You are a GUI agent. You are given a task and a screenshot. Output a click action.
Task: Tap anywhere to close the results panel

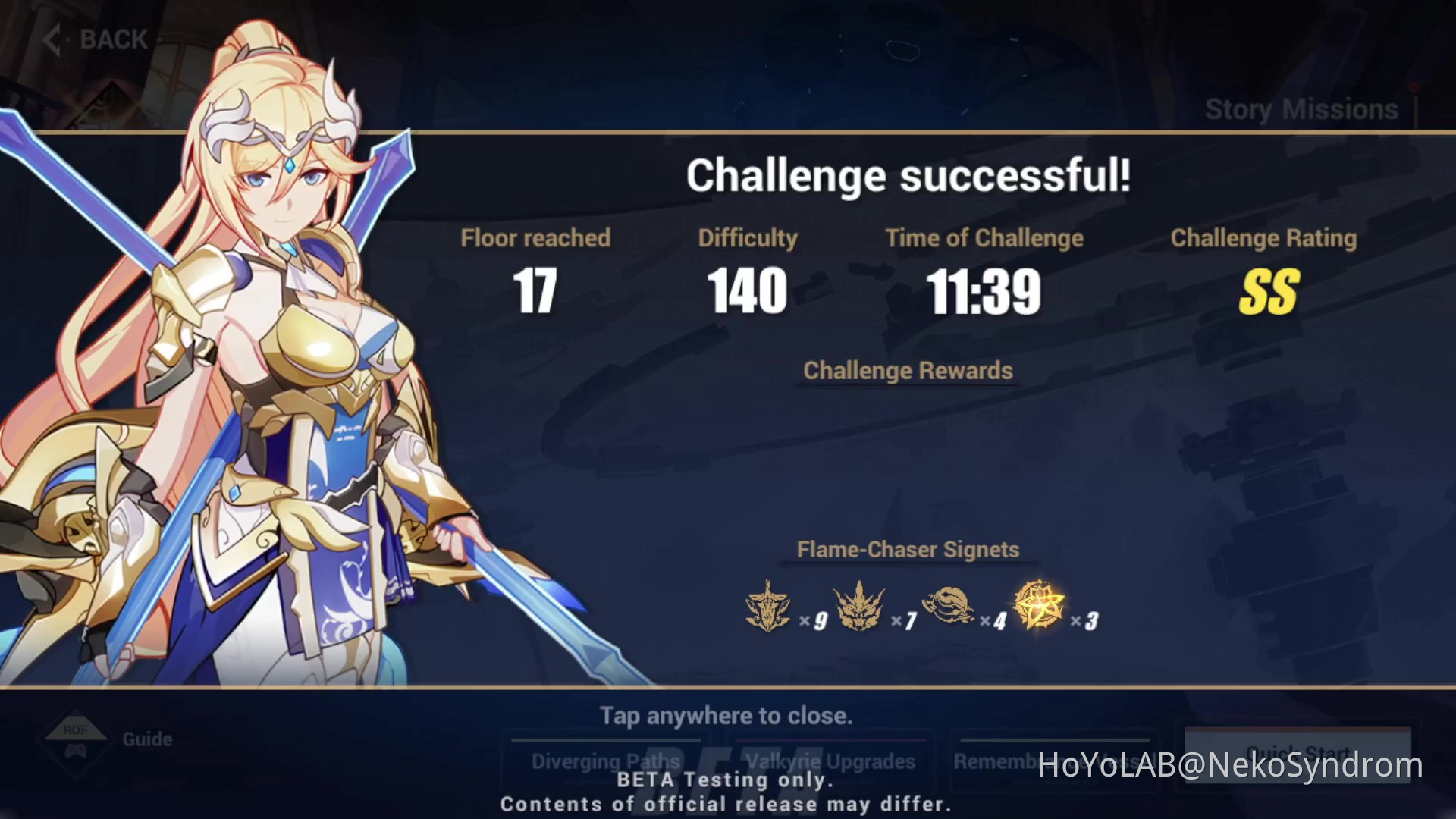(726, 715)
